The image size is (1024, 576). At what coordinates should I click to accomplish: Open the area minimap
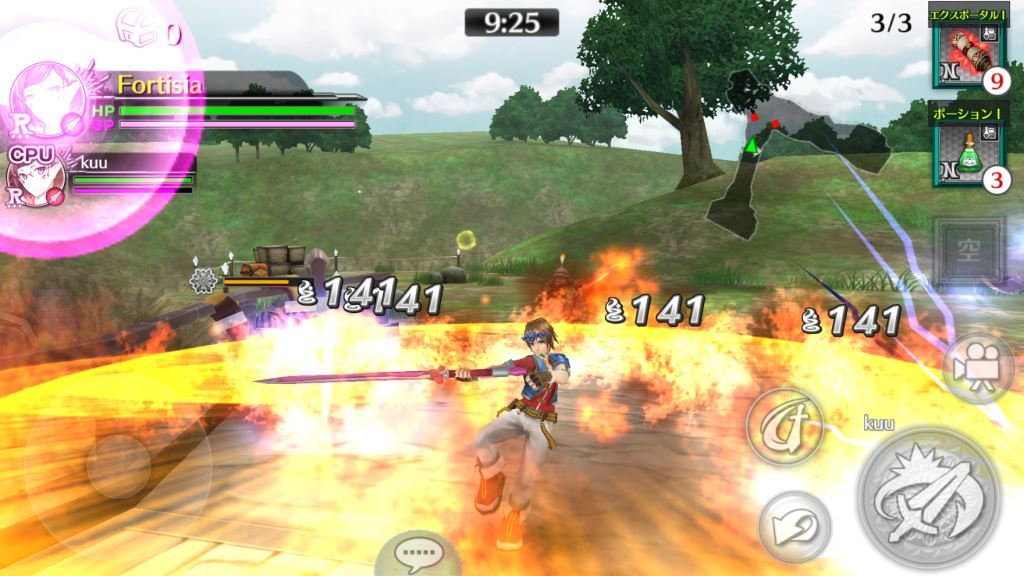click(x=790, y=150)
